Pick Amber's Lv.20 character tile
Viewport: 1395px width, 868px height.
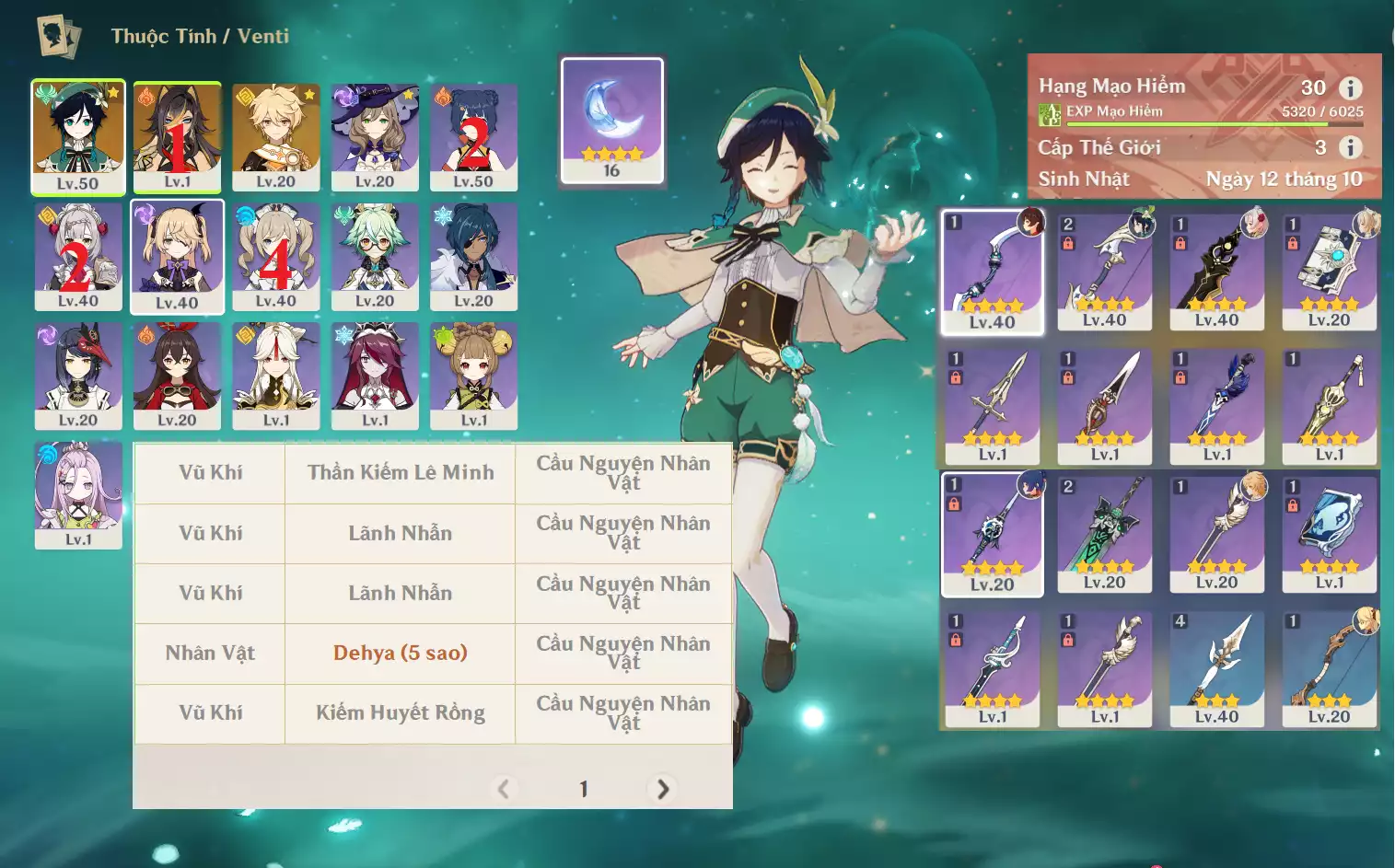click(177, 375)
